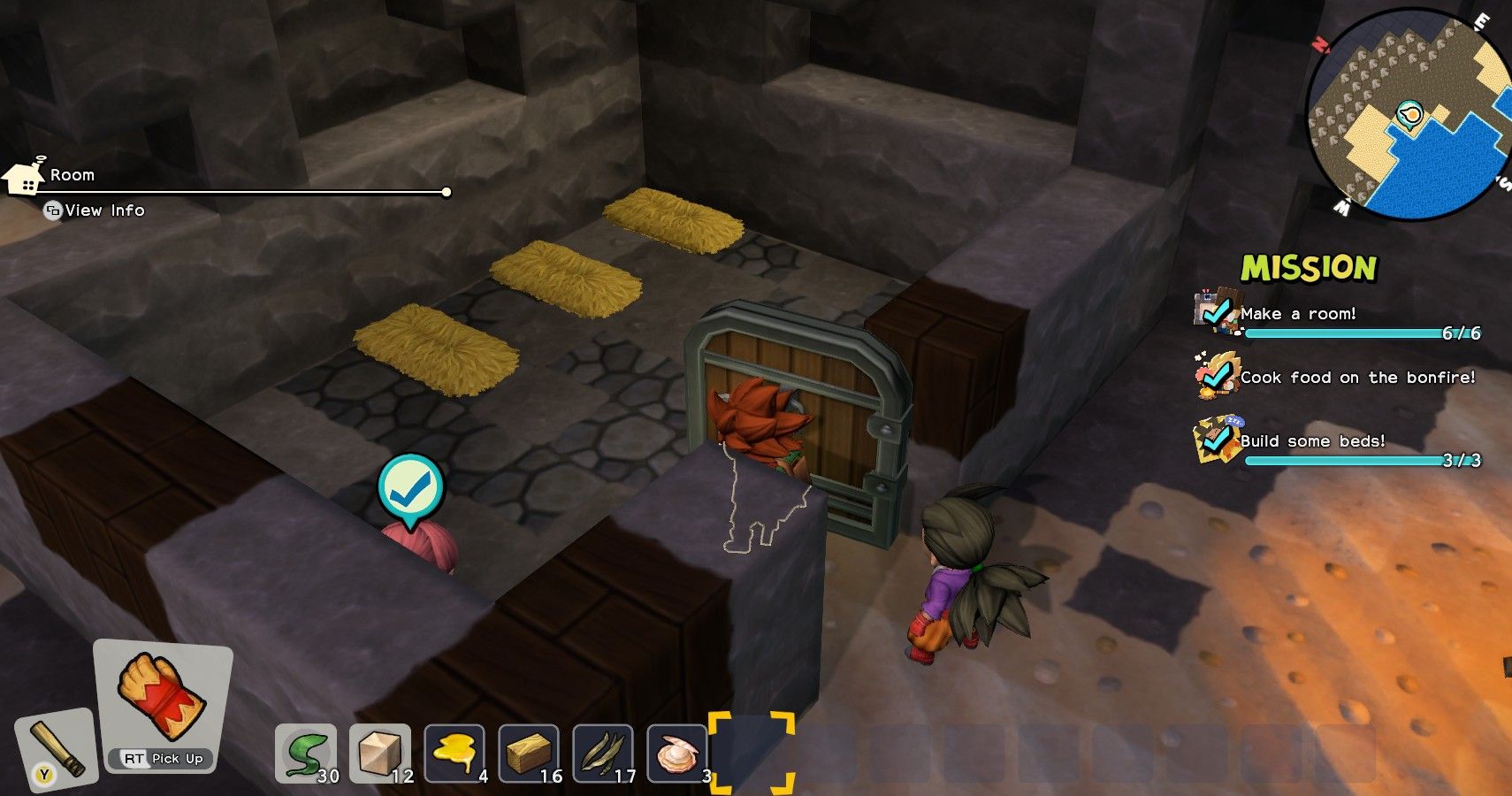Image resolution: width=1512 pixels, height=796 pixels.
Task: Click the Room label with house icon
Action: tap(53, 174)
